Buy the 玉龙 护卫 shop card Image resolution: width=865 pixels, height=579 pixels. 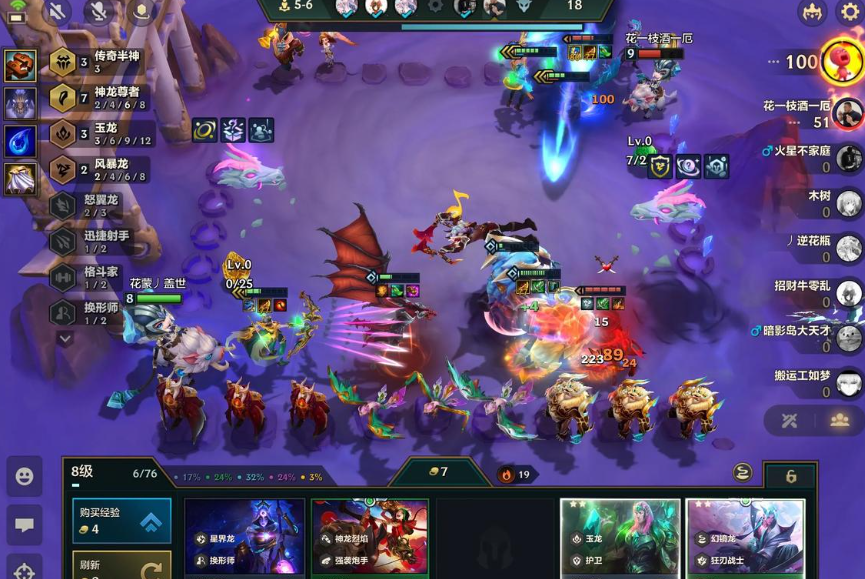(x=619, y=538)
